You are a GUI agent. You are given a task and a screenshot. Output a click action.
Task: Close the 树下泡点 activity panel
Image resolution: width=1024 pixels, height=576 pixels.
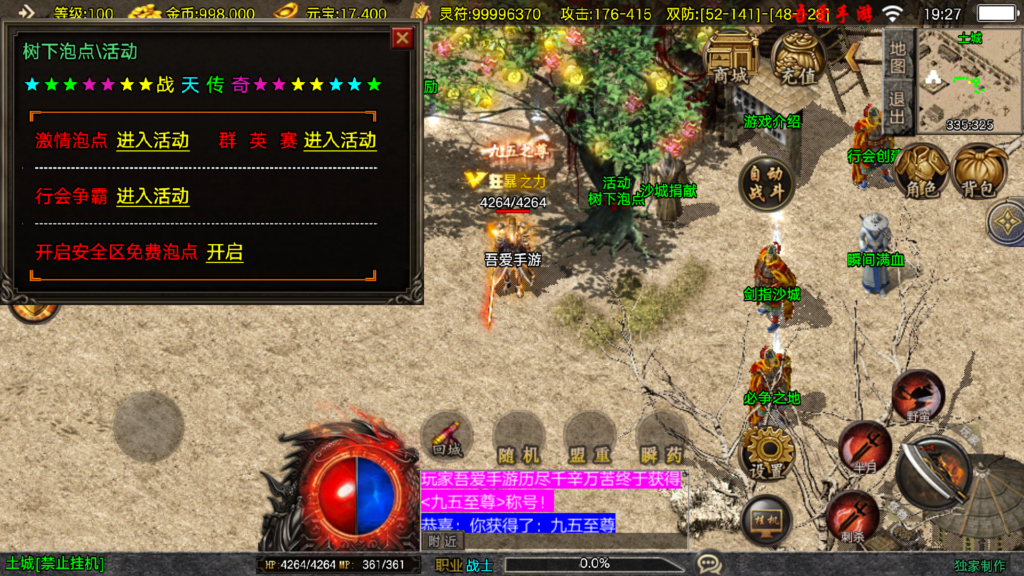click(x=402, y=38)
